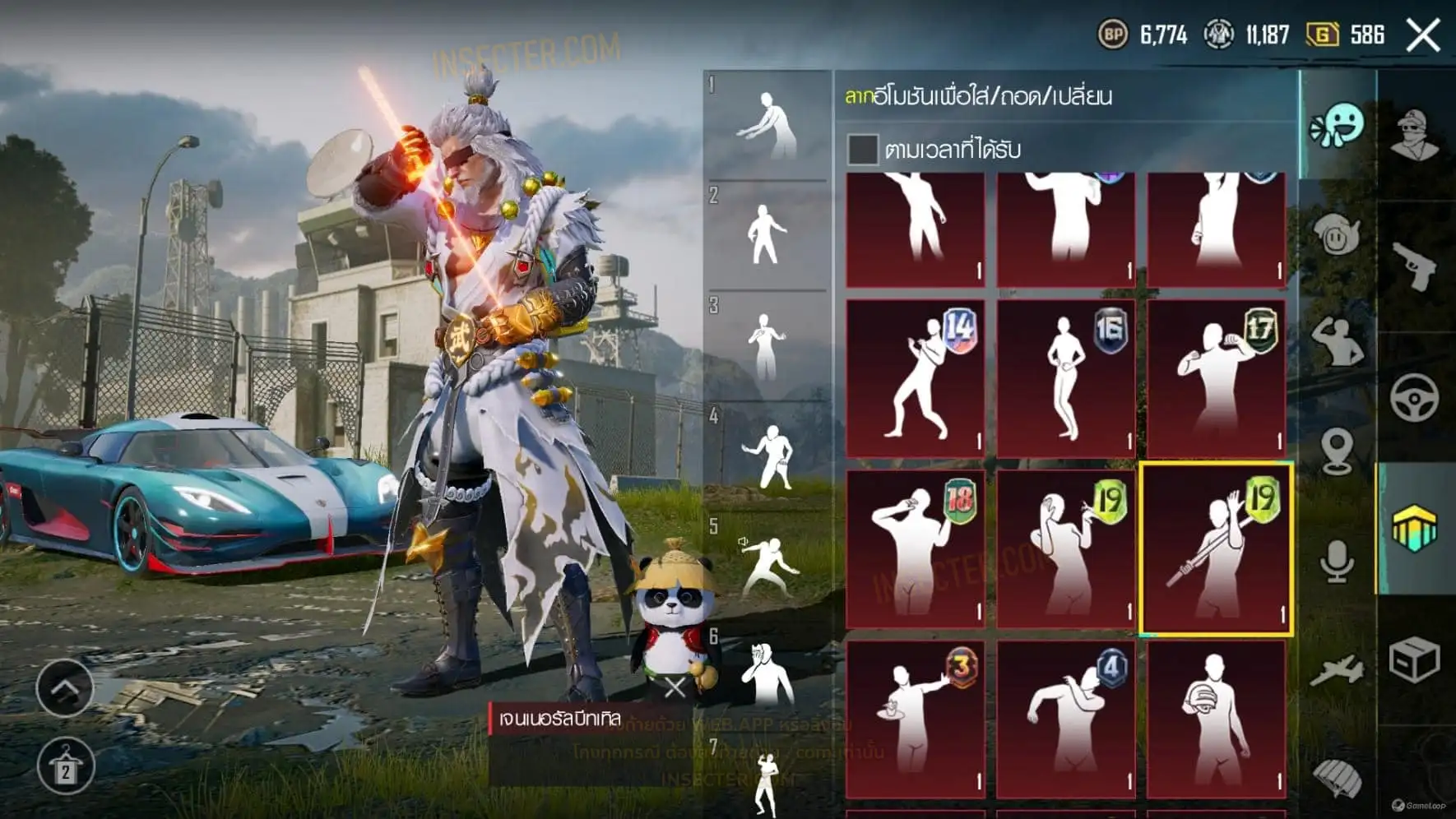The width and height of the screenshot is (1456, 819).
Task: Switch to the flexing arm category tab
Action: point(1338,342)
